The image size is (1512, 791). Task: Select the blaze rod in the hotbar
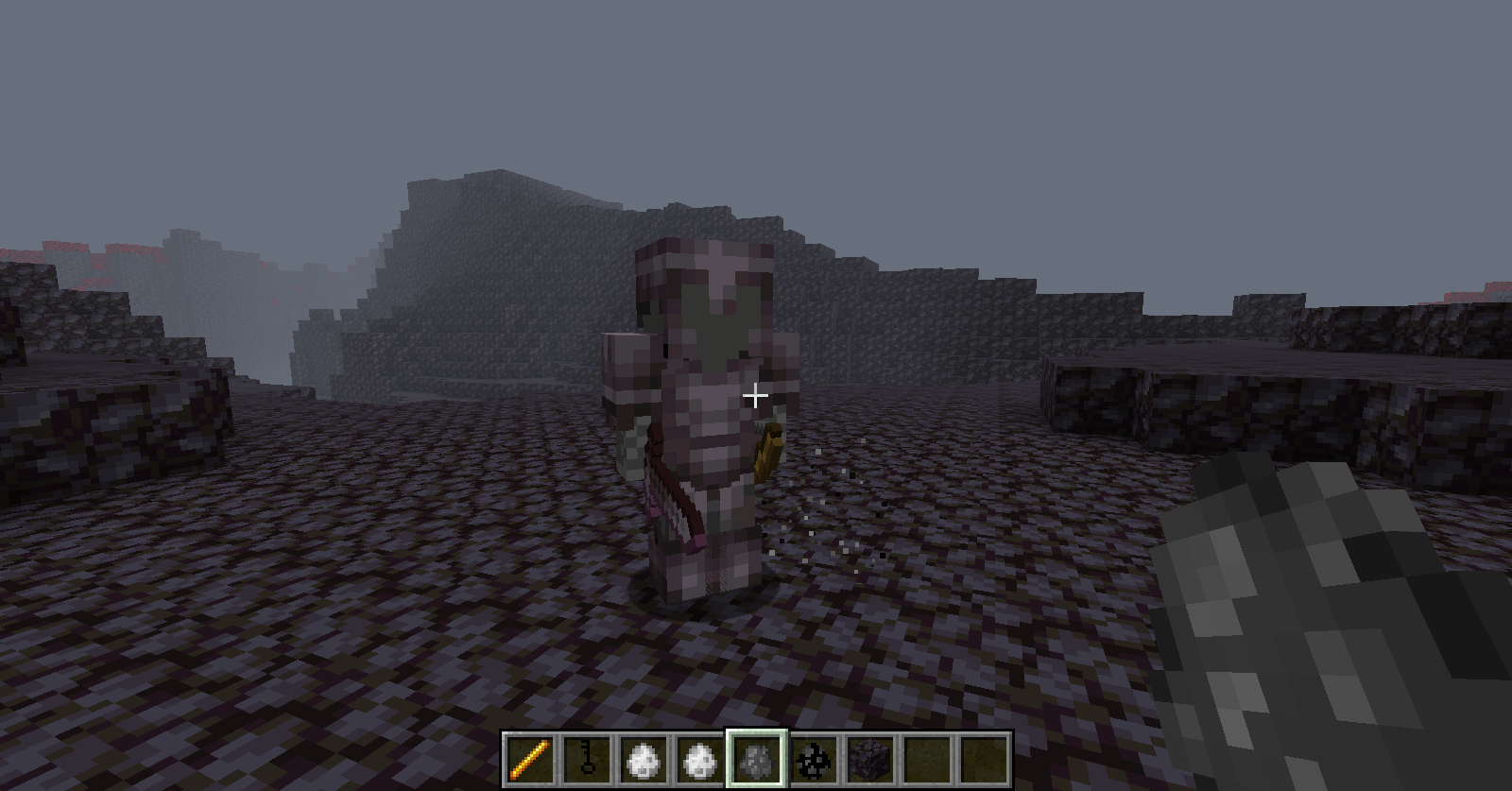[x=531, y=757]
